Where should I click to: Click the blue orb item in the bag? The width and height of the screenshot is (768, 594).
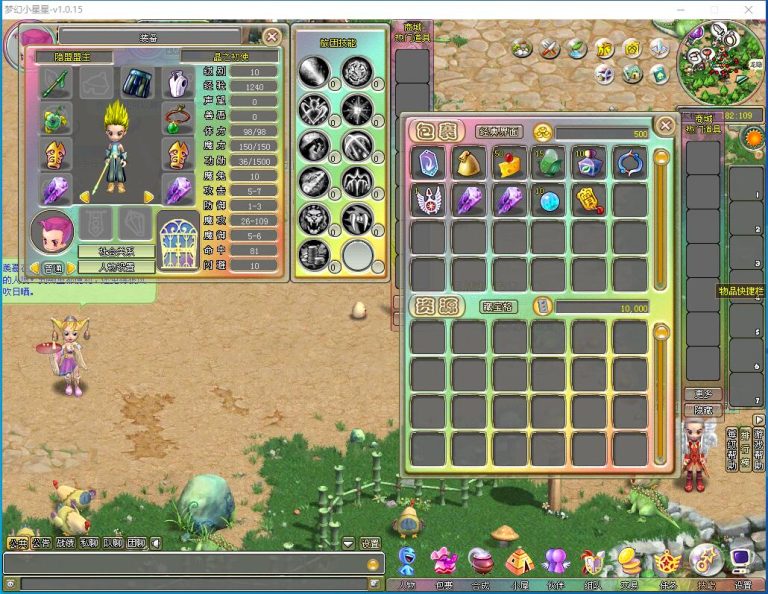549,200
